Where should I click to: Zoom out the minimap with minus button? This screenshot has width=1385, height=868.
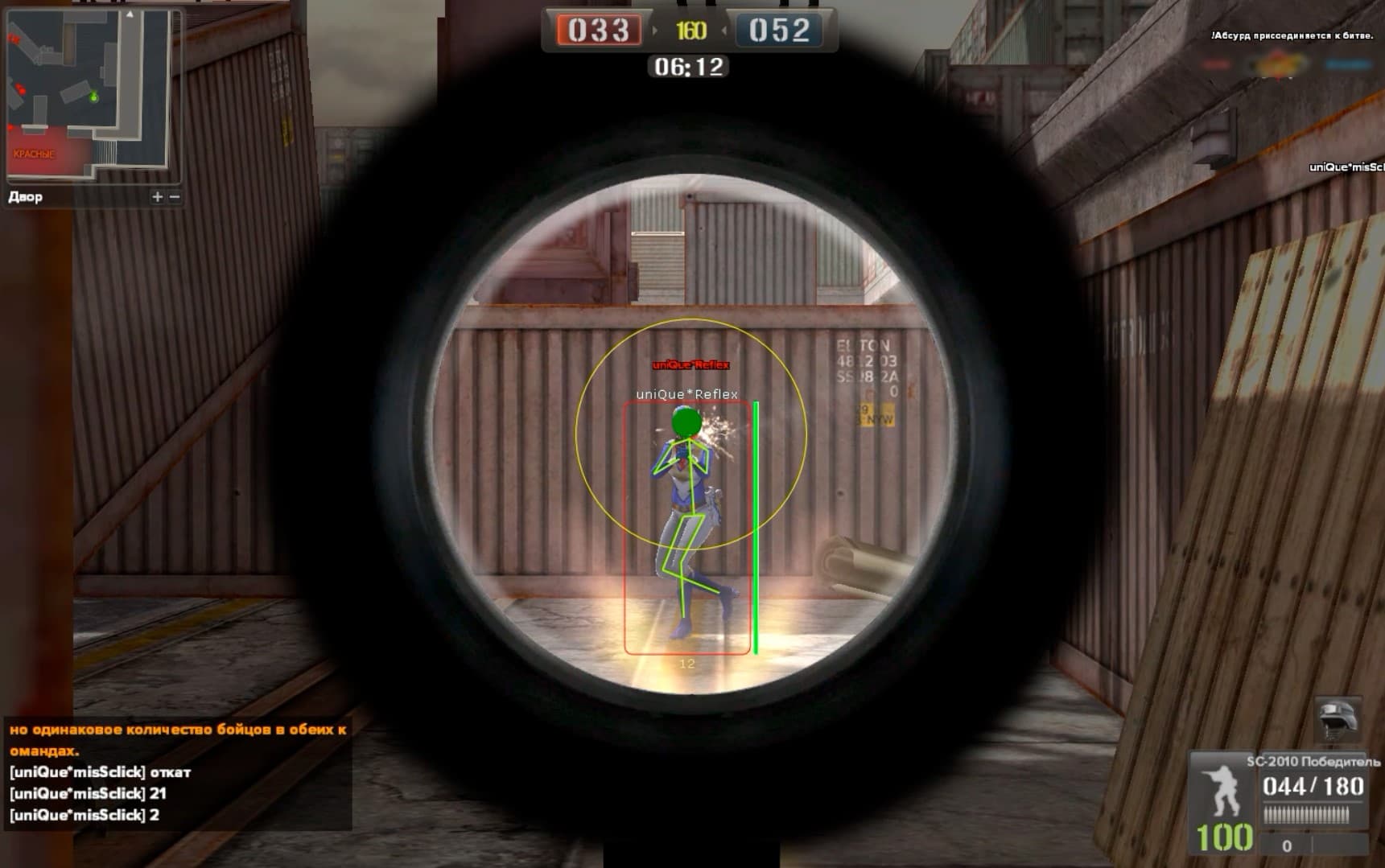175,196
